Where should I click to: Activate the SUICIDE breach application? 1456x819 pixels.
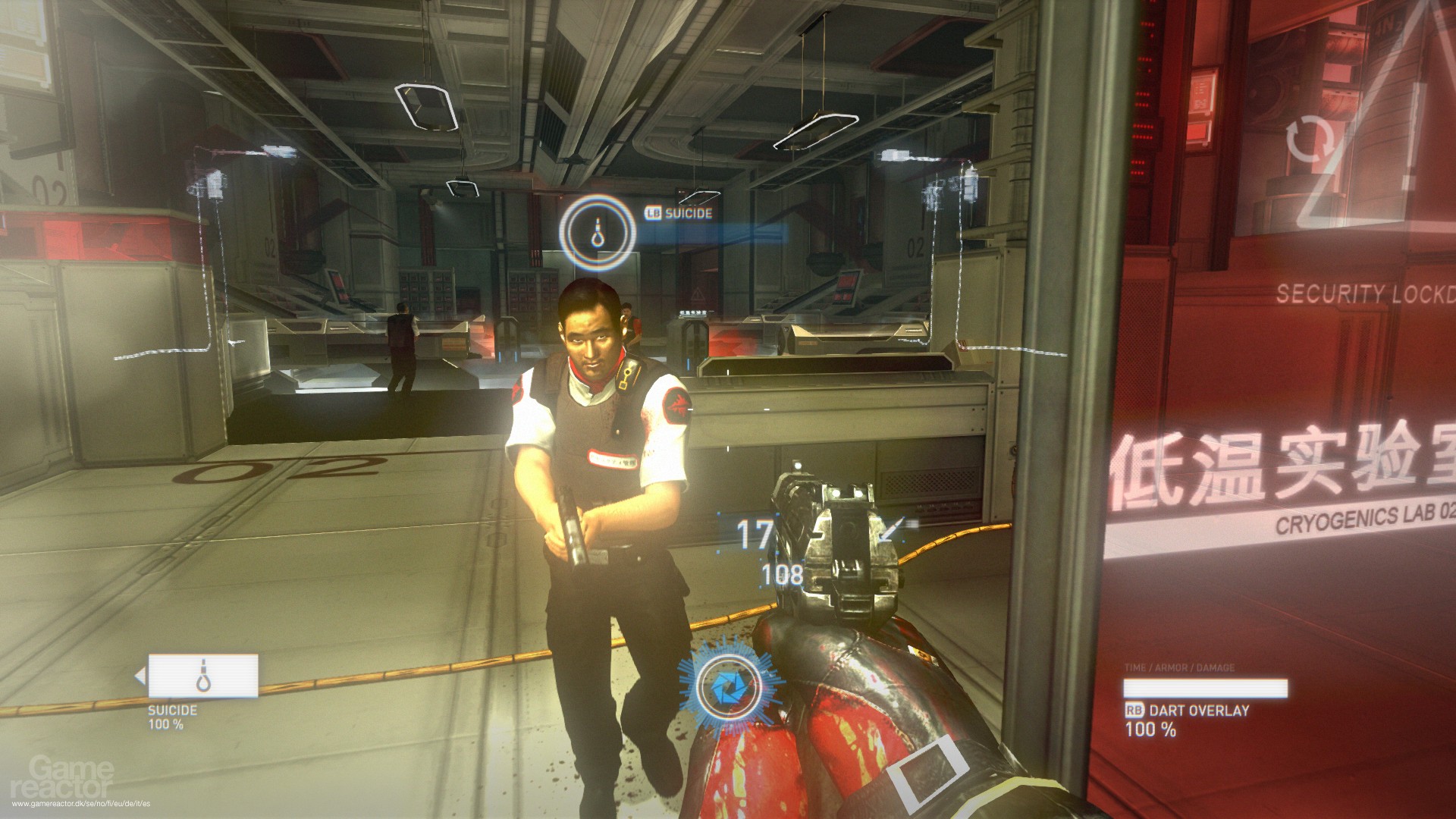(687, 214)
